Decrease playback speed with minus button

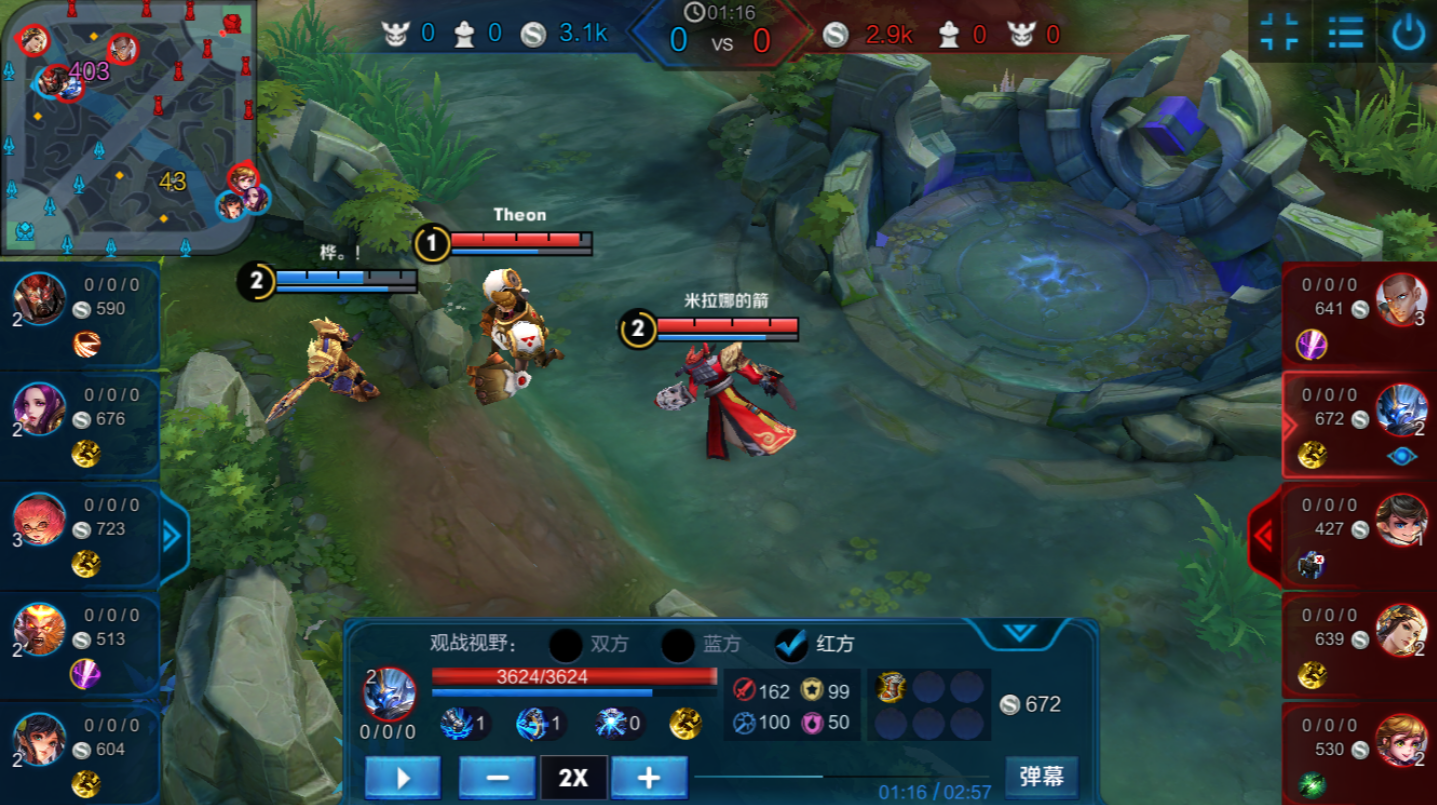(x=498, y=777)
